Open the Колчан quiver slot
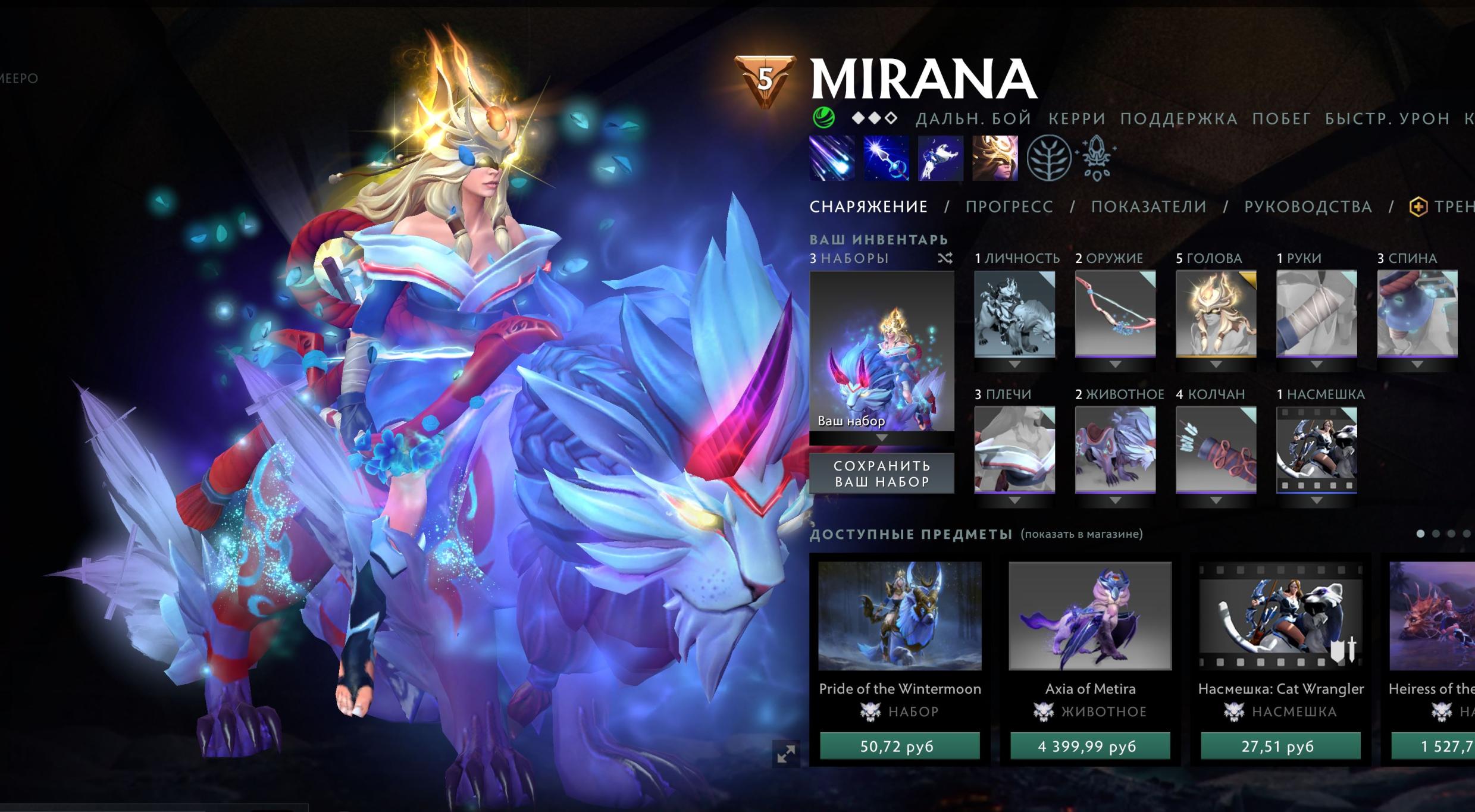 tap(1216, 450)
